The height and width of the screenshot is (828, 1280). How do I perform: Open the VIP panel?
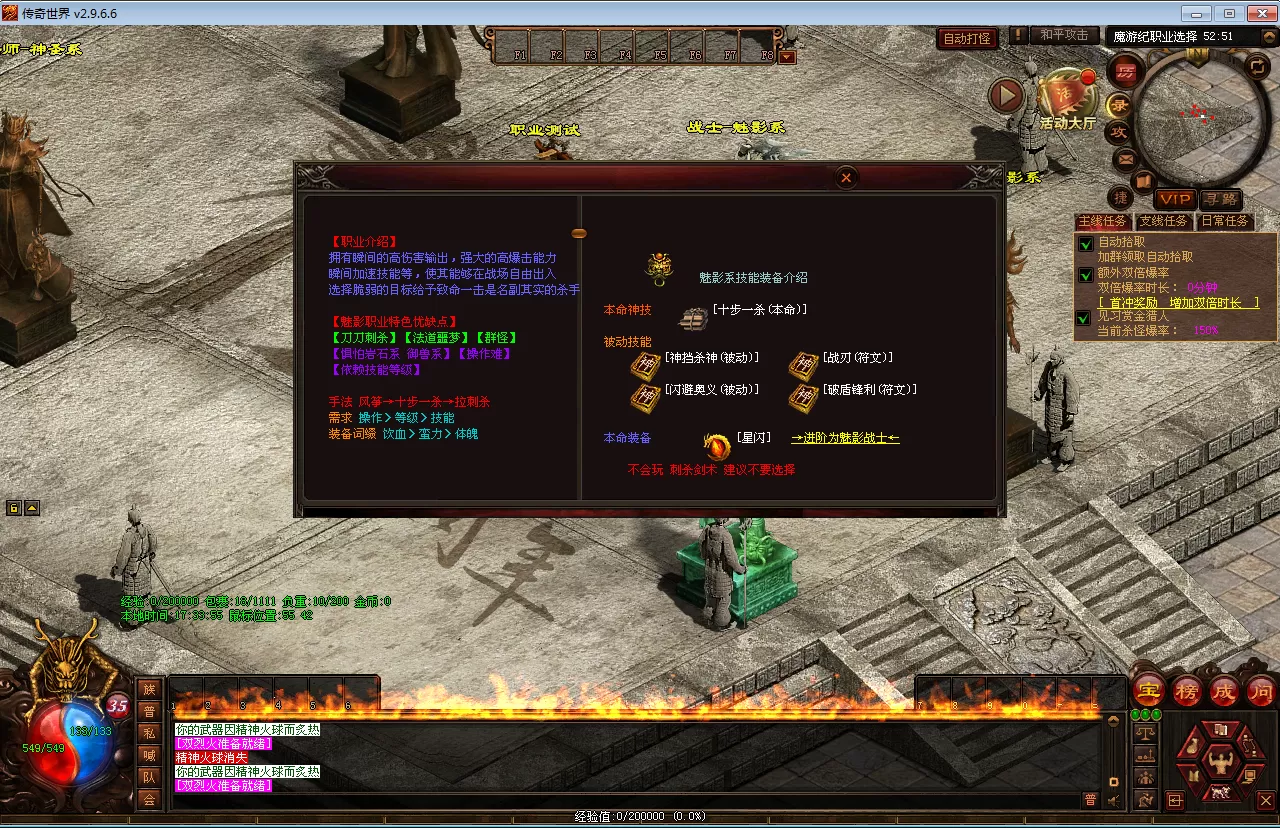[x=1175, y=199]
